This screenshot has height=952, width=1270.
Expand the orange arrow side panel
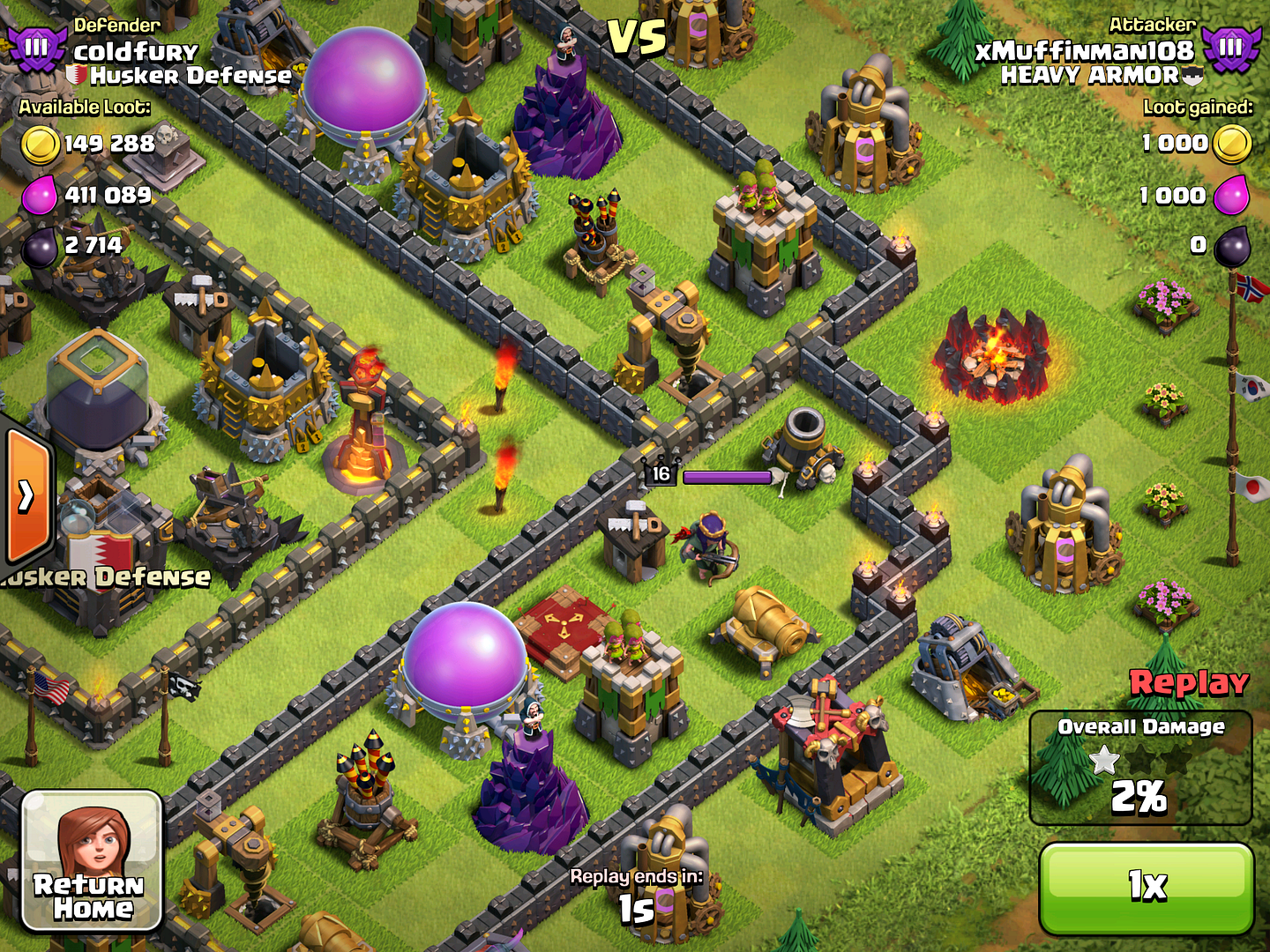click(26, 496)
